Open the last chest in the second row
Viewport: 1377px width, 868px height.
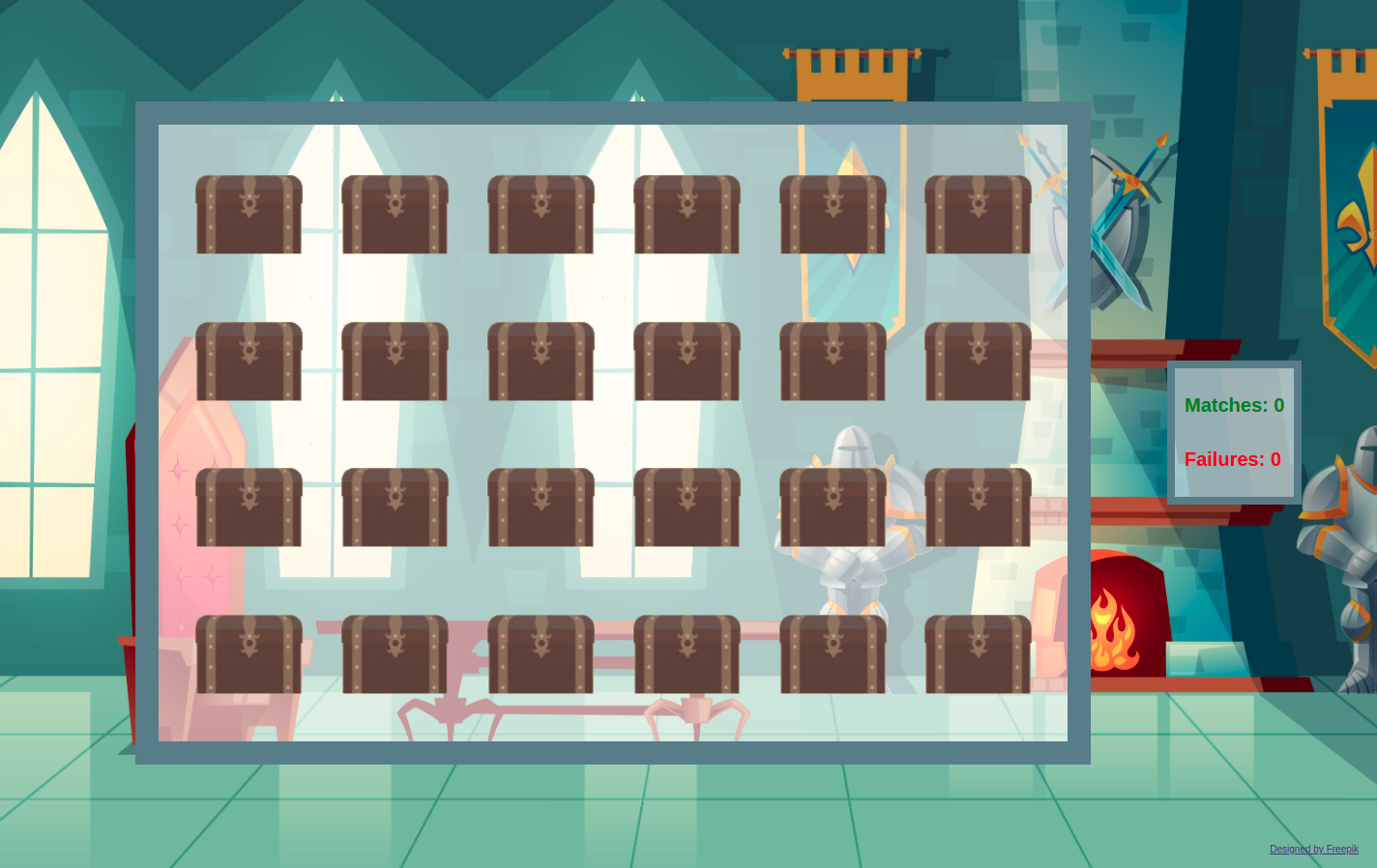(979, 360)
